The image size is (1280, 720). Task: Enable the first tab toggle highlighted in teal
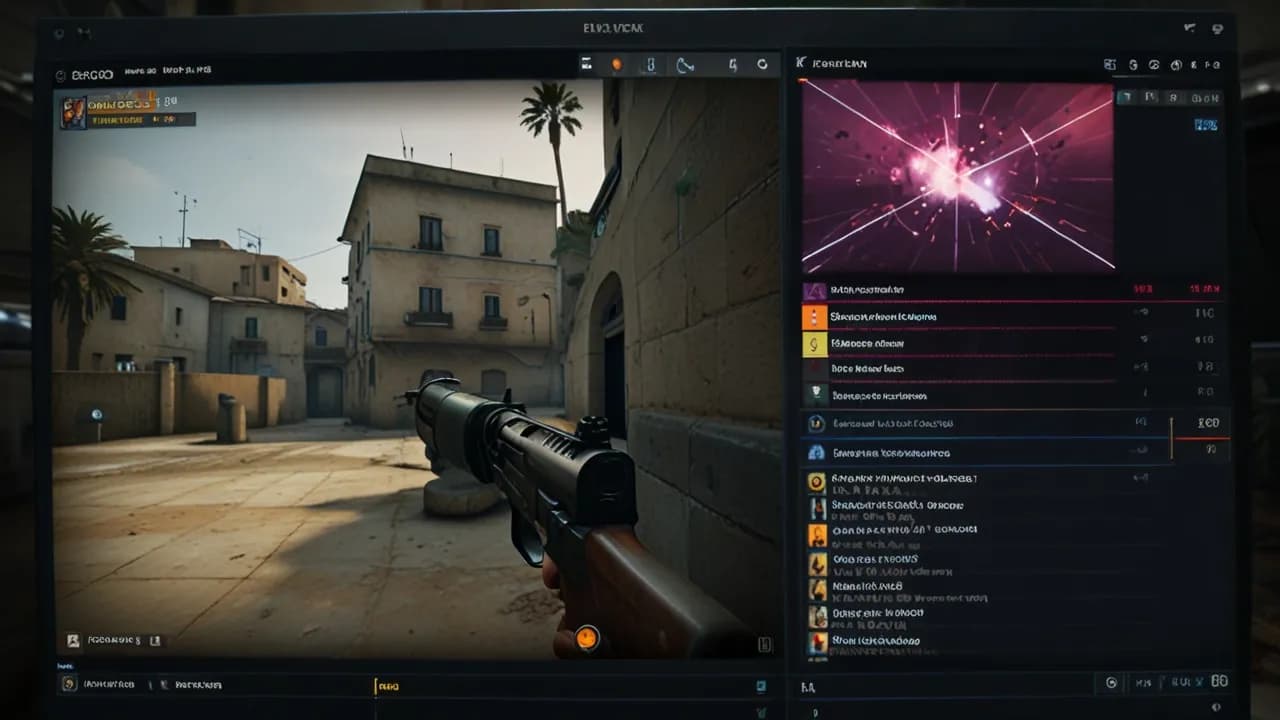[x=1123, y=97]
